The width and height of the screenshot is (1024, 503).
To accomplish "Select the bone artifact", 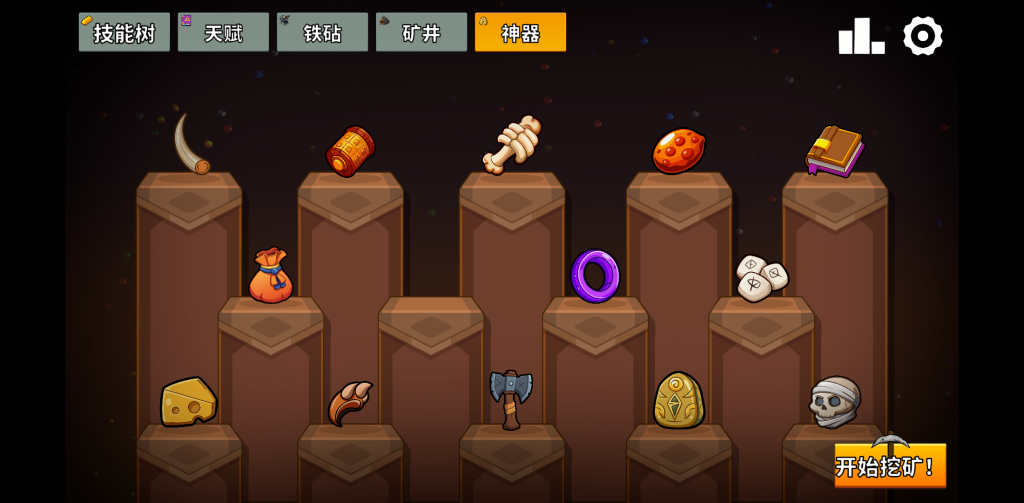I will pos(512,145).
